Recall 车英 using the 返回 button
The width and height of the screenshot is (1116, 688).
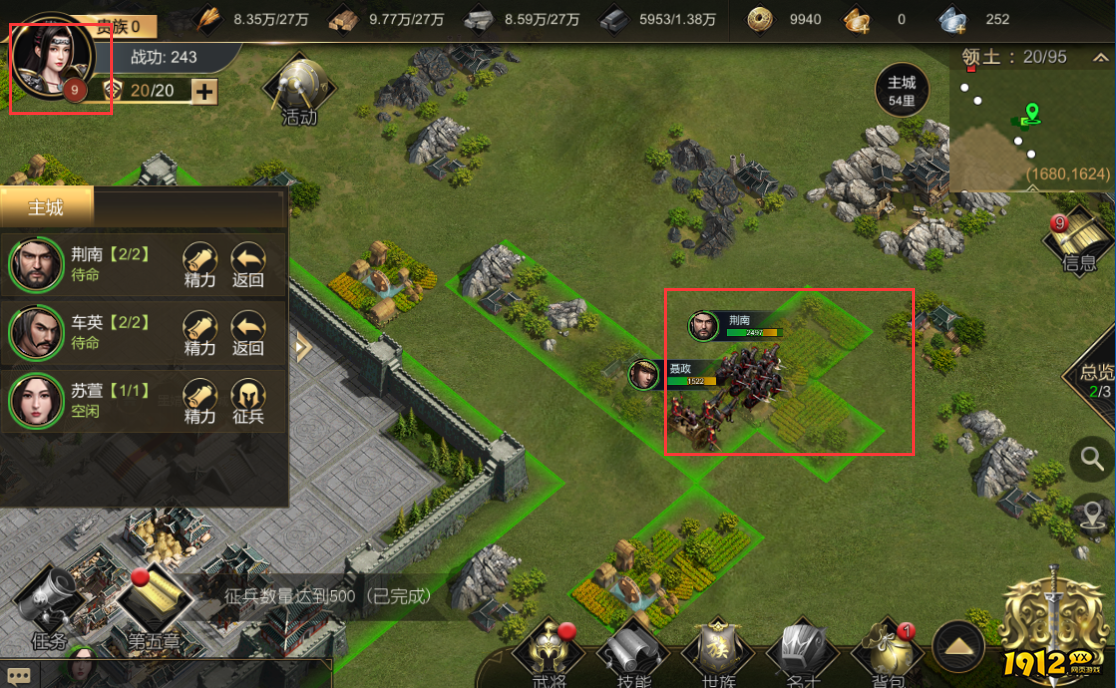(x=248, y=333)
